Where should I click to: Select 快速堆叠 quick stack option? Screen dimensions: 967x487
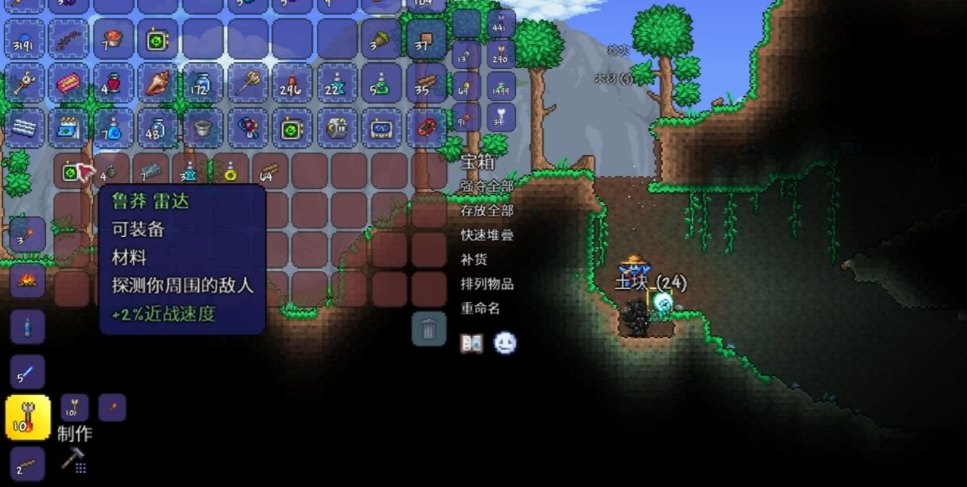[487, 235]
